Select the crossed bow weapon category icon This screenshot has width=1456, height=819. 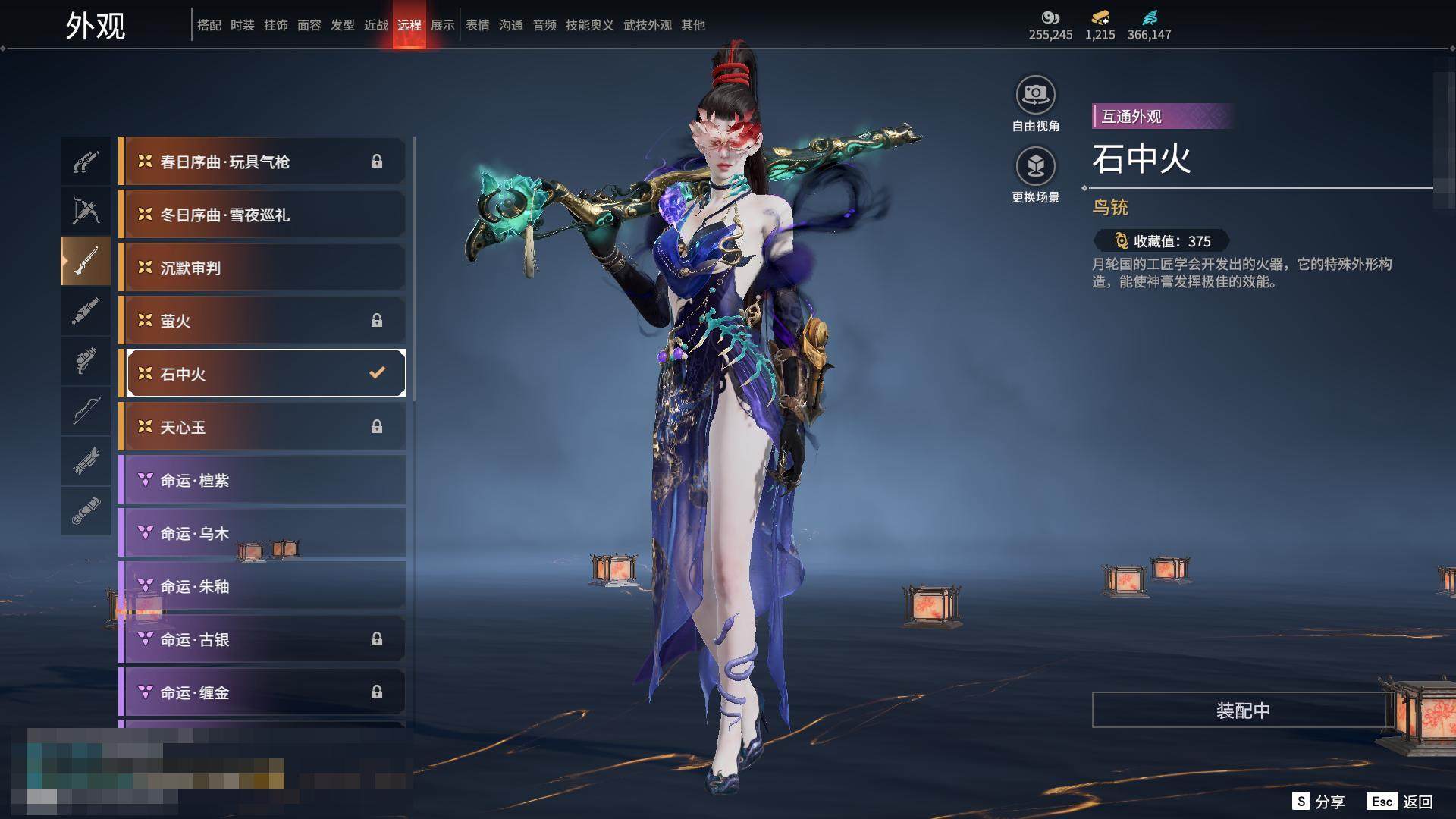click(86, 212)
